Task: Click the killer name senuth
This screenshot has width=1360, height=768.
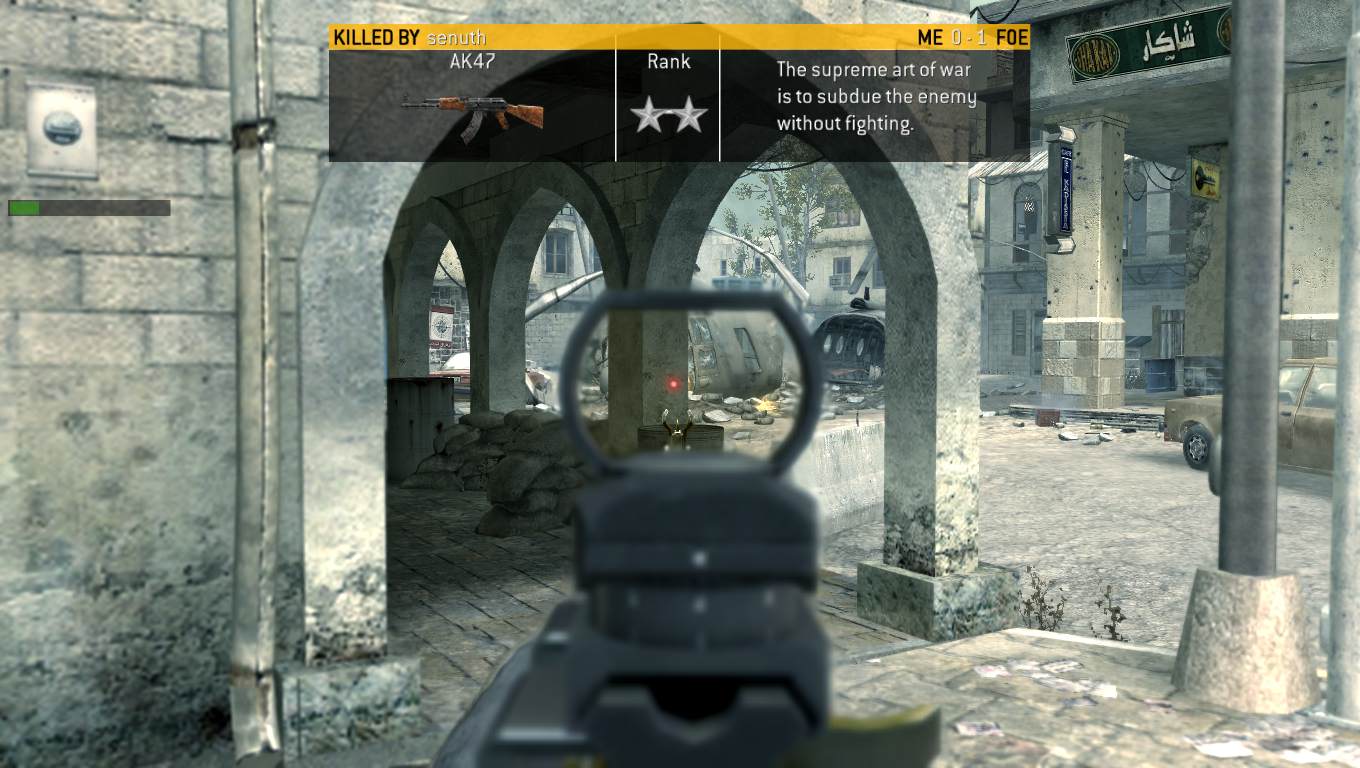Action: (x=456, y=38)
